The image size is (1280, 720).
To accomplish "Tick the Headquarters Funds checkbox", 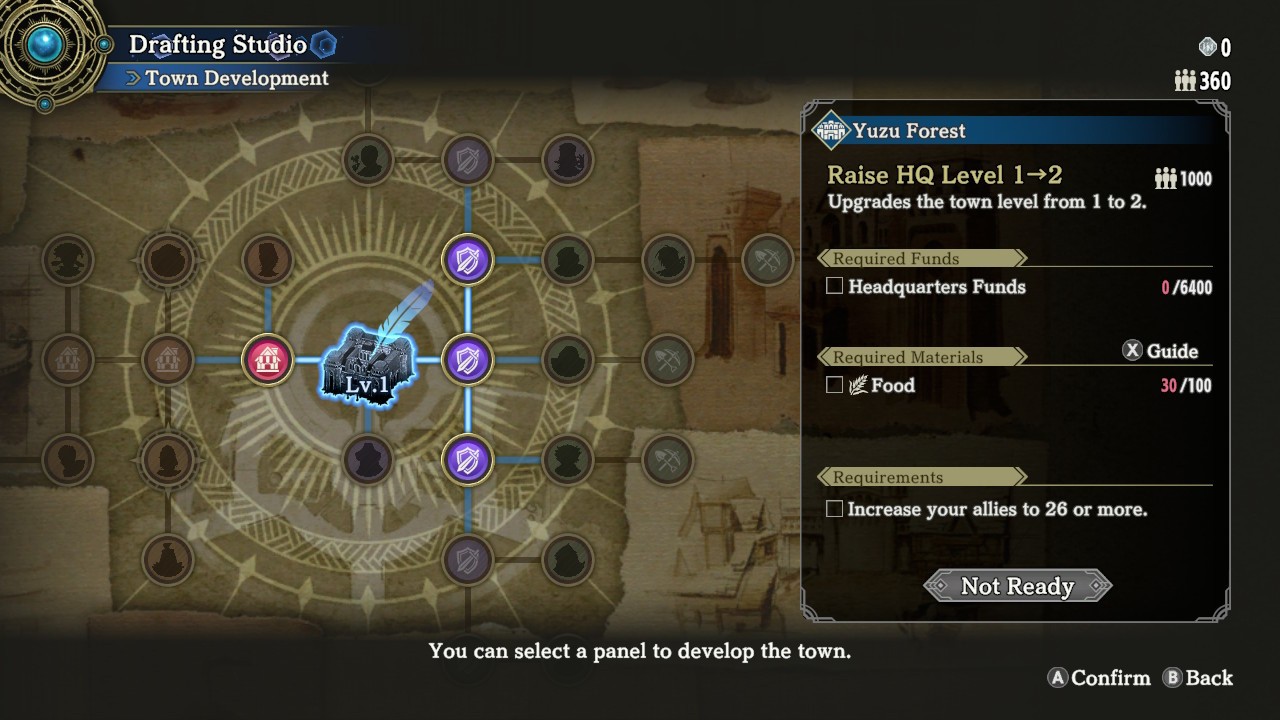I will point(835,287).
